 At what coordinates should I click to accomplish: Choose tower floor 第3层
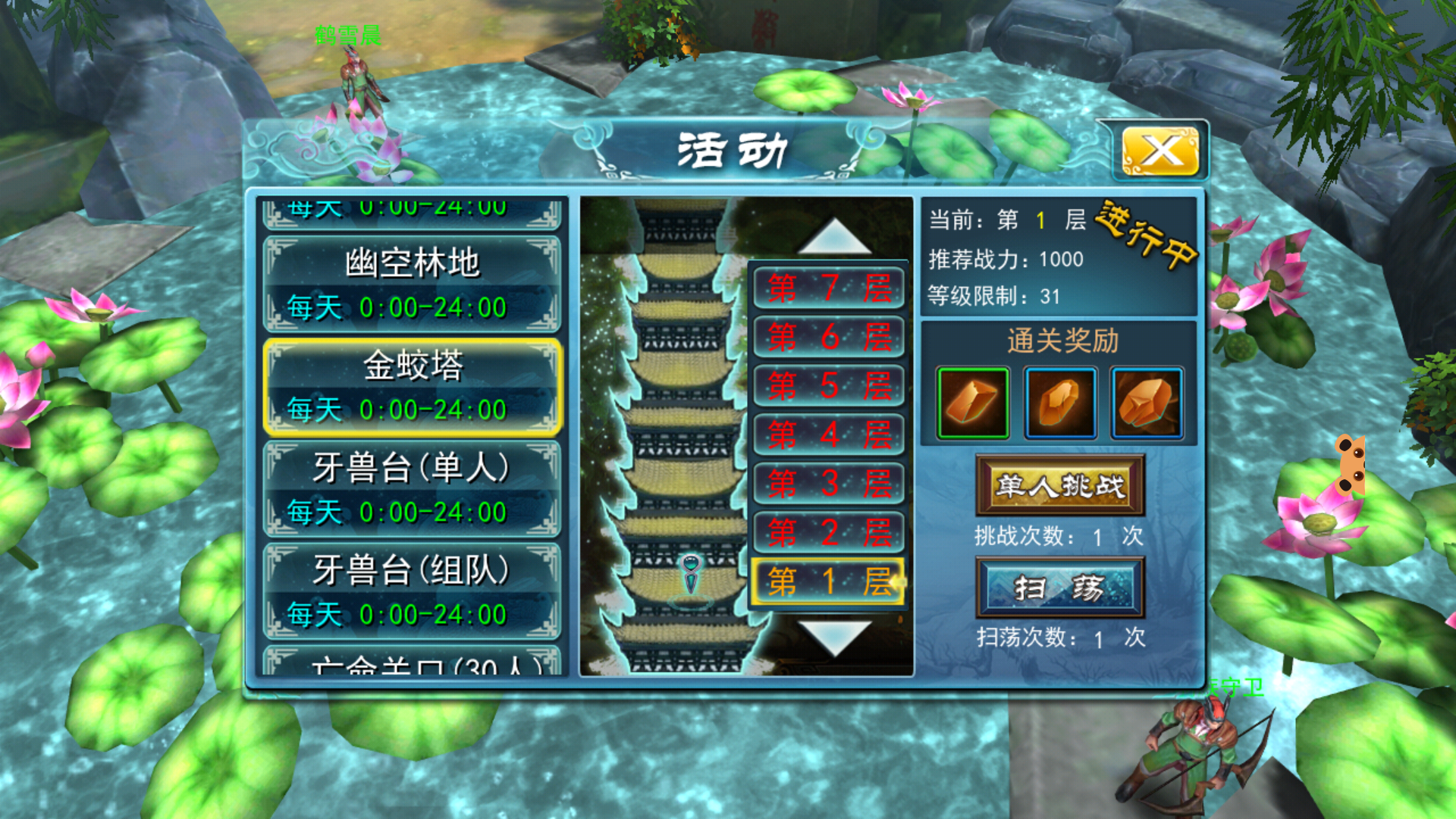coord(829,484)
